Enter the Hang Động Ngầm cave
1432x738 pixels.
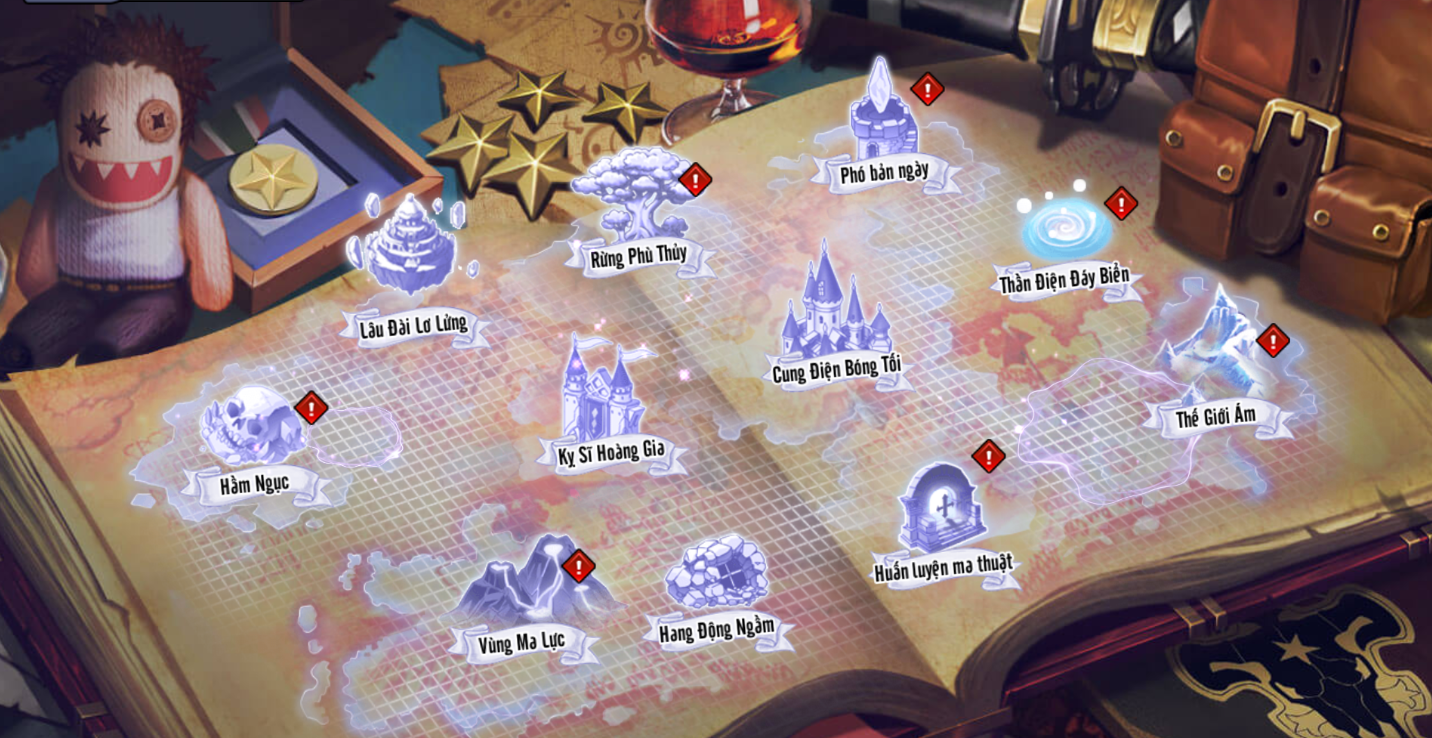coord(716,573)
